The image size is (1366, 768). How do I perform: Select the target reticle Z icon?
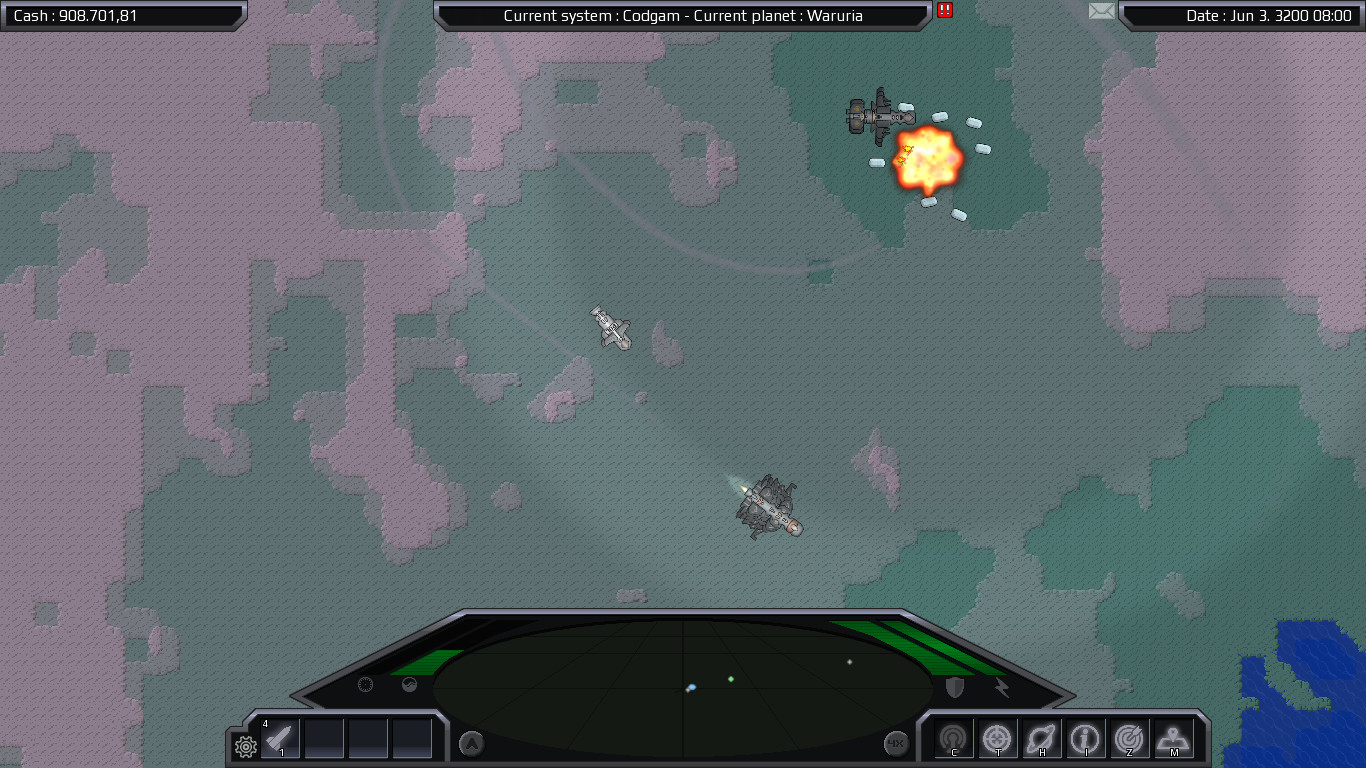click(x=1131, y=738)
